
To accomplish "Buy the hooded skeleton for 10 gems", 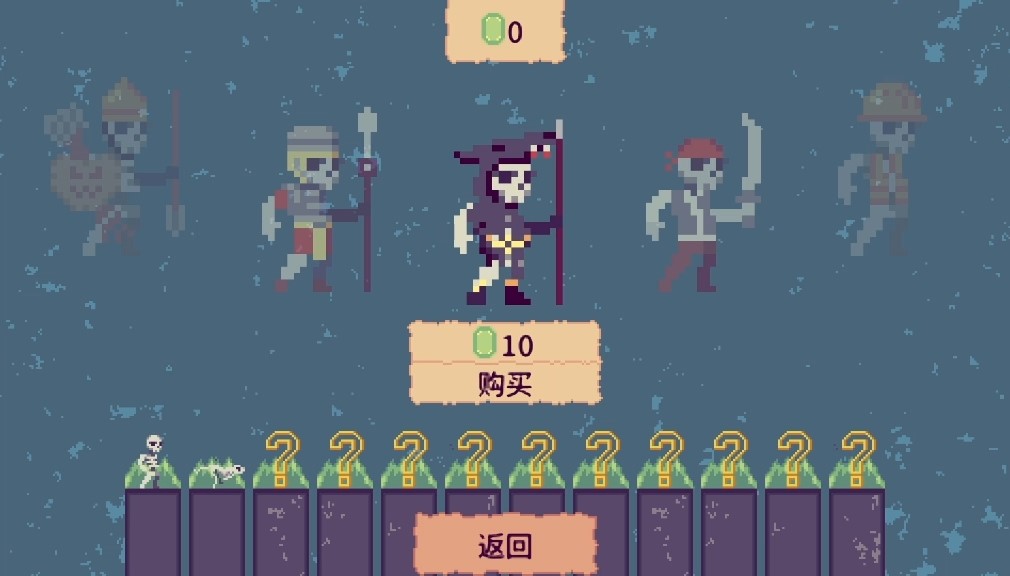I will (x=505, y=383).
